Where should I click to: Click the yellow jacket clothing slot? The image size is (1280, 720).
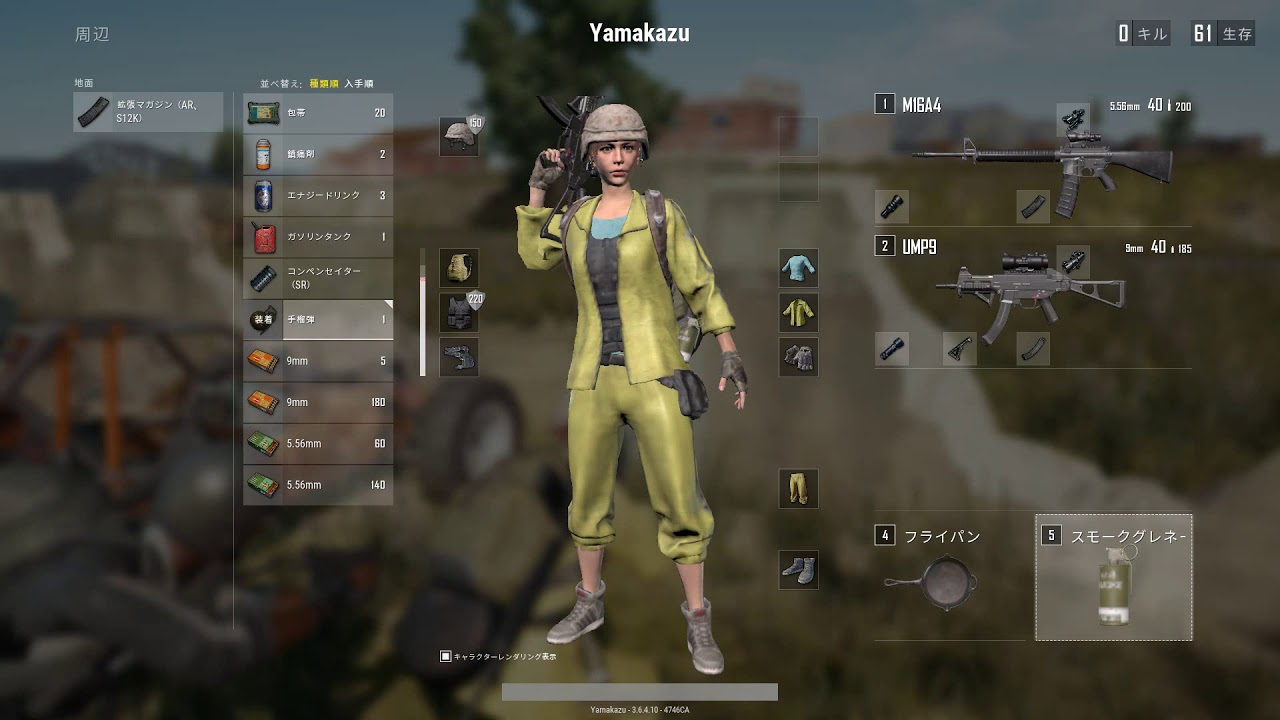[x=797, y=311]
